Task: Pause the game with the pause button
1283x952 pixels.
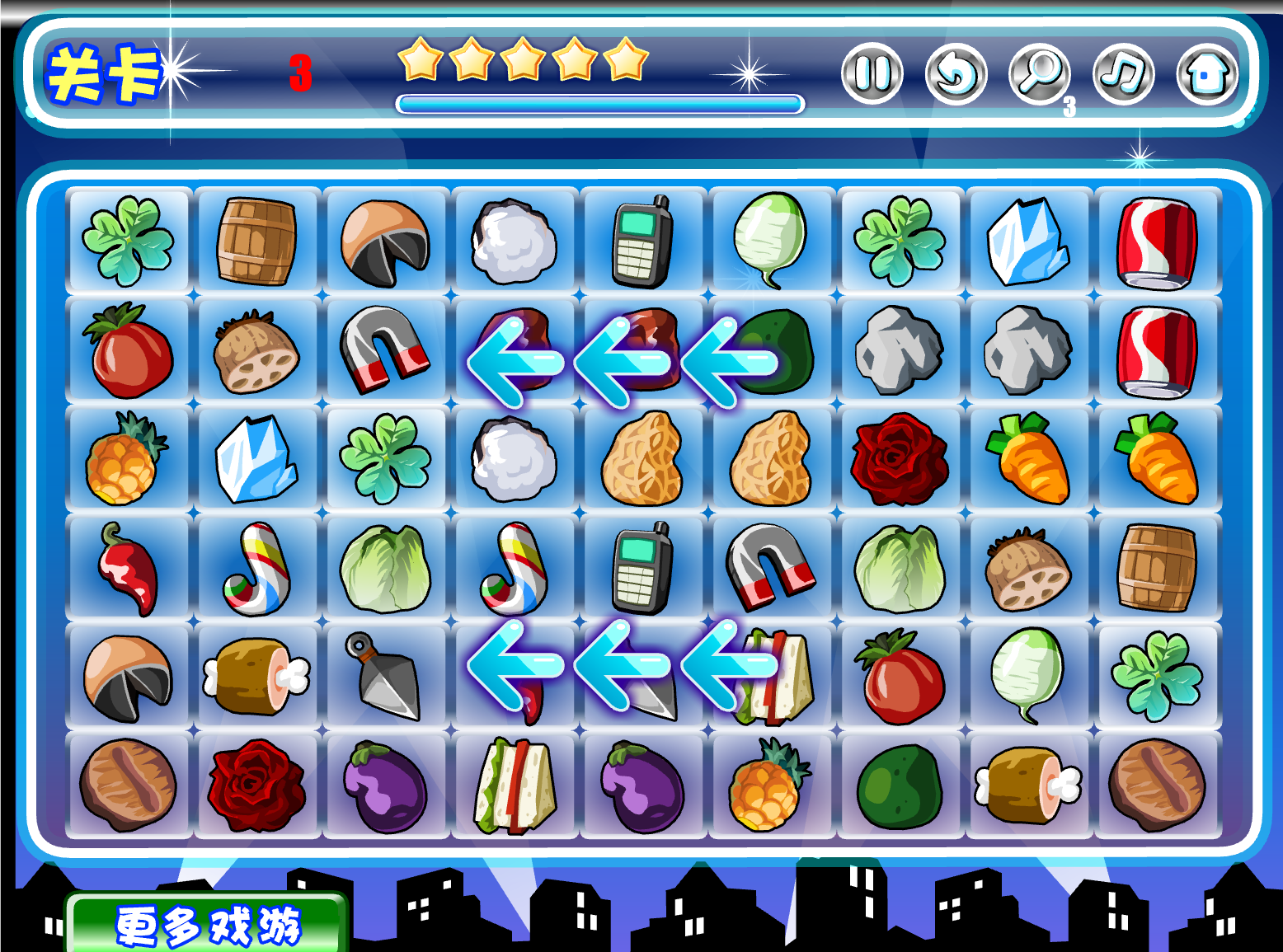Action: [x=872, y=74]
